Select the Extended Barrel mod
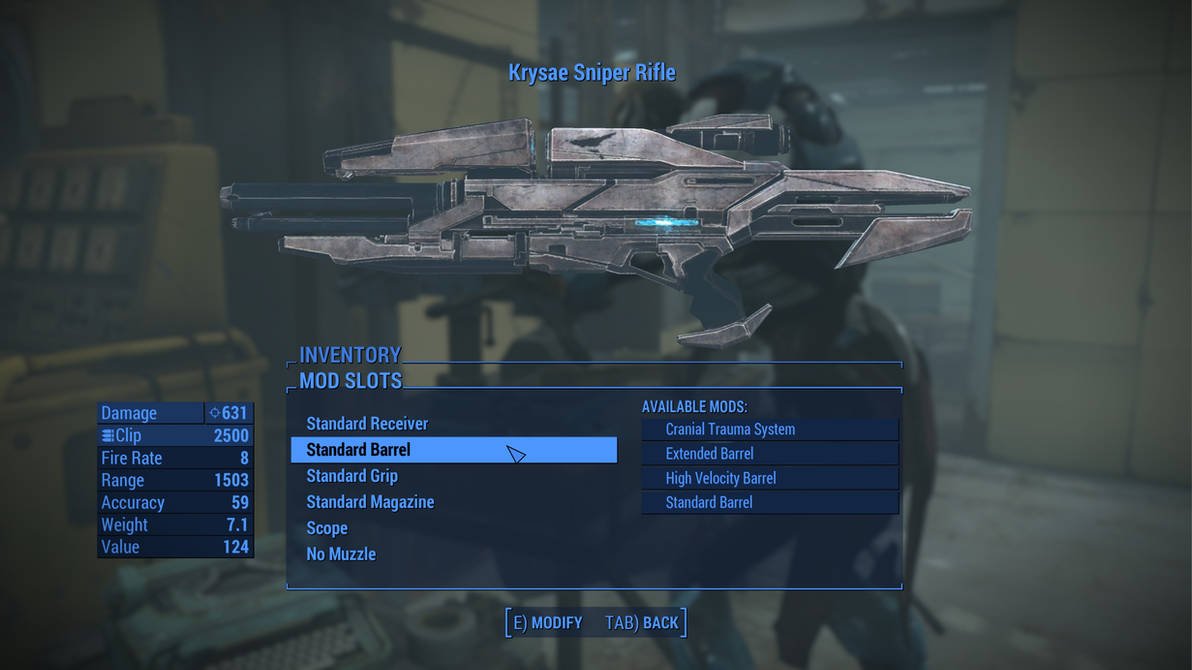Screen dimensions: 1192x670 [x=709, y=454]
